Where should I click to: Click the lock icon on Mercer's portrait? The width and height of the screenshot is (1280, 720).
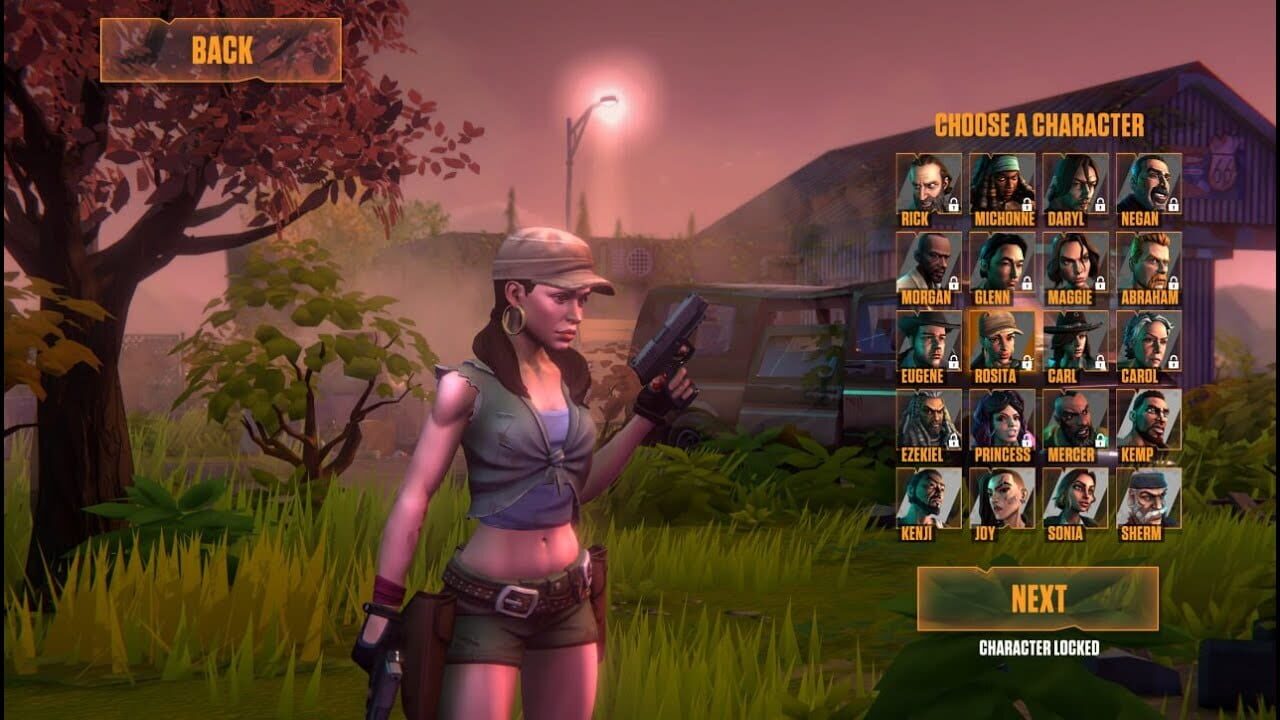pos(1098,439)
